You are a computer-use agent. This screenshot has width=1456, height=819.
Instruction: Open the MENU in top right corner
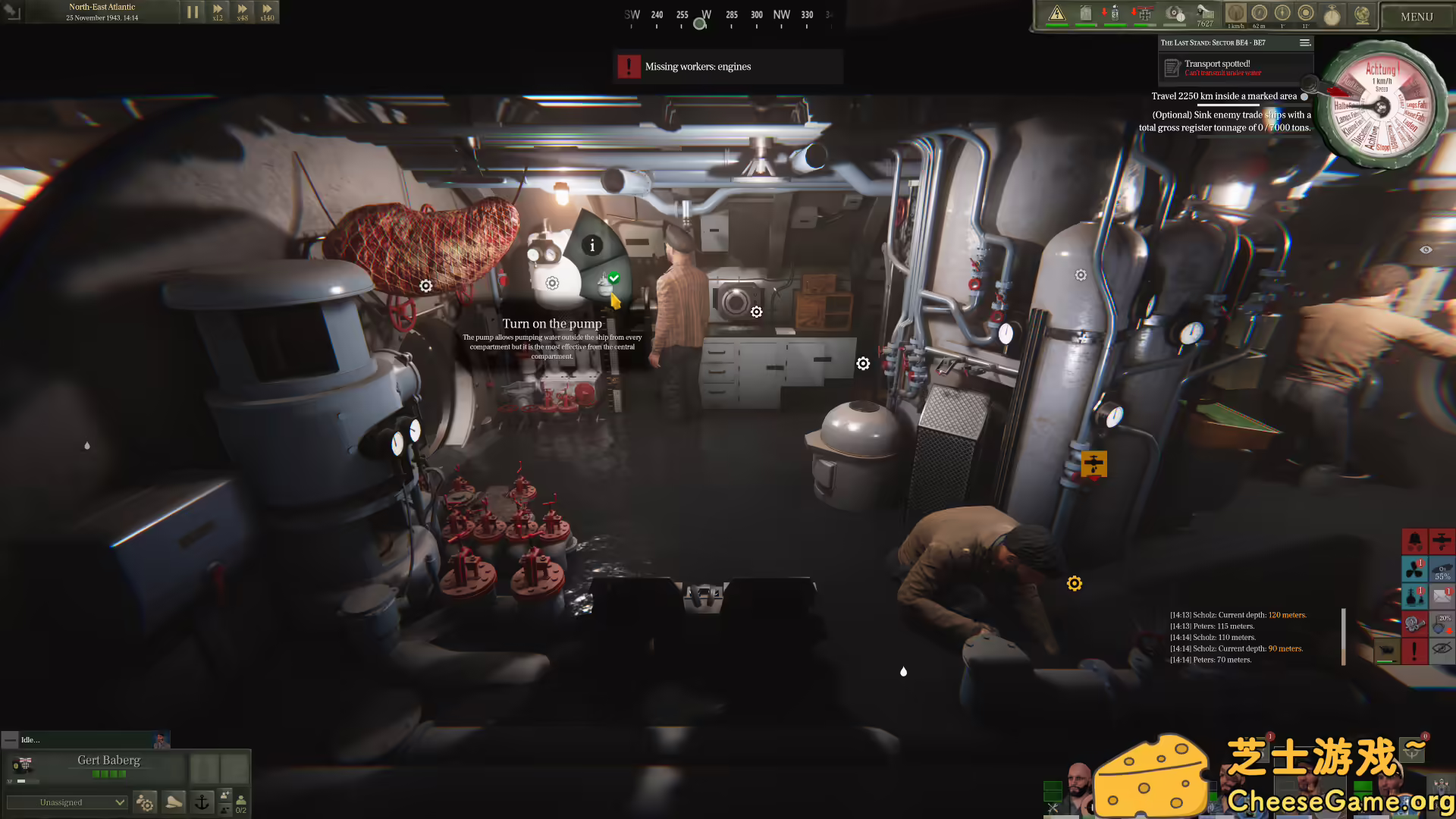1416,15
